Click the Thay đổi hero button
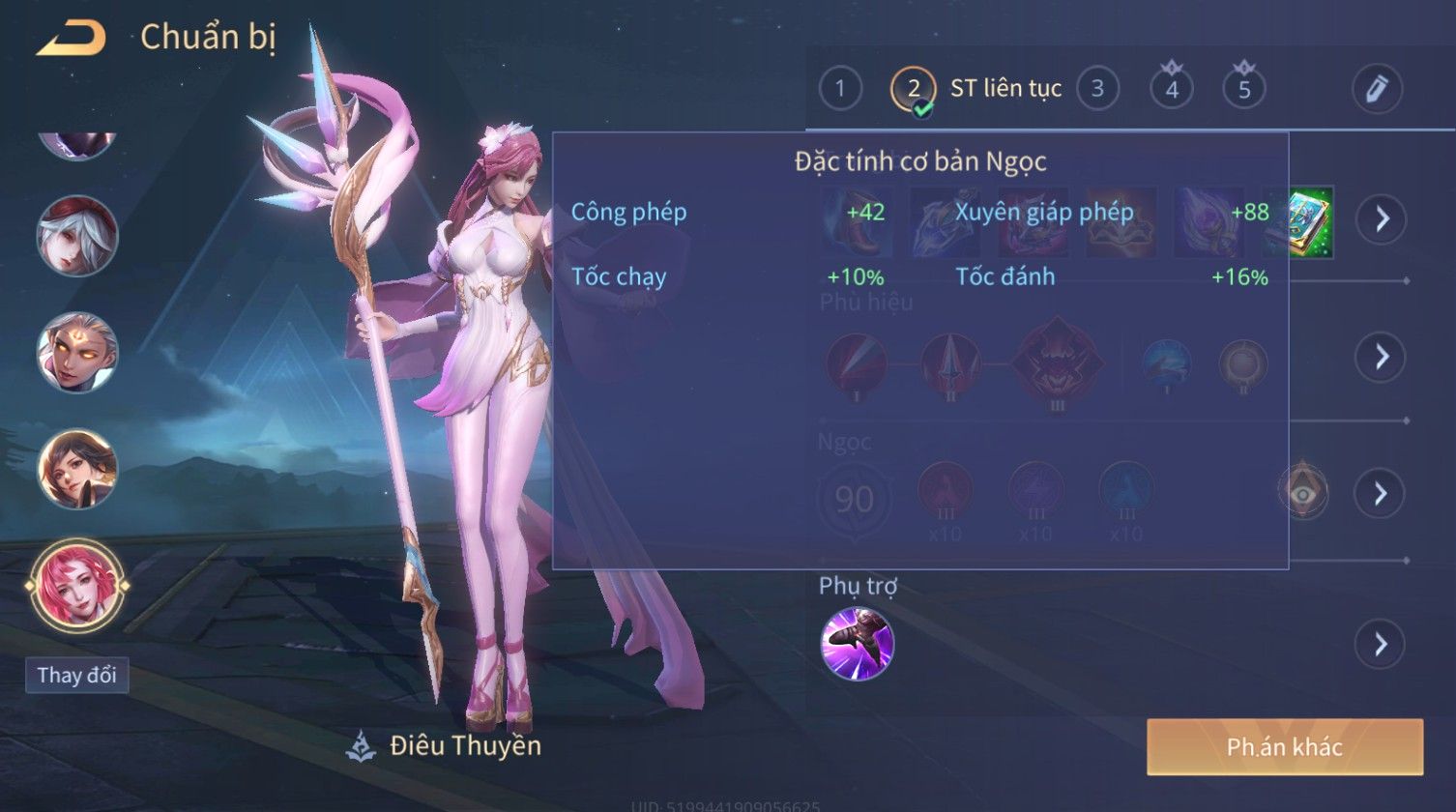1456x812 pixels. pyautogui.click(x=76, y=675)
